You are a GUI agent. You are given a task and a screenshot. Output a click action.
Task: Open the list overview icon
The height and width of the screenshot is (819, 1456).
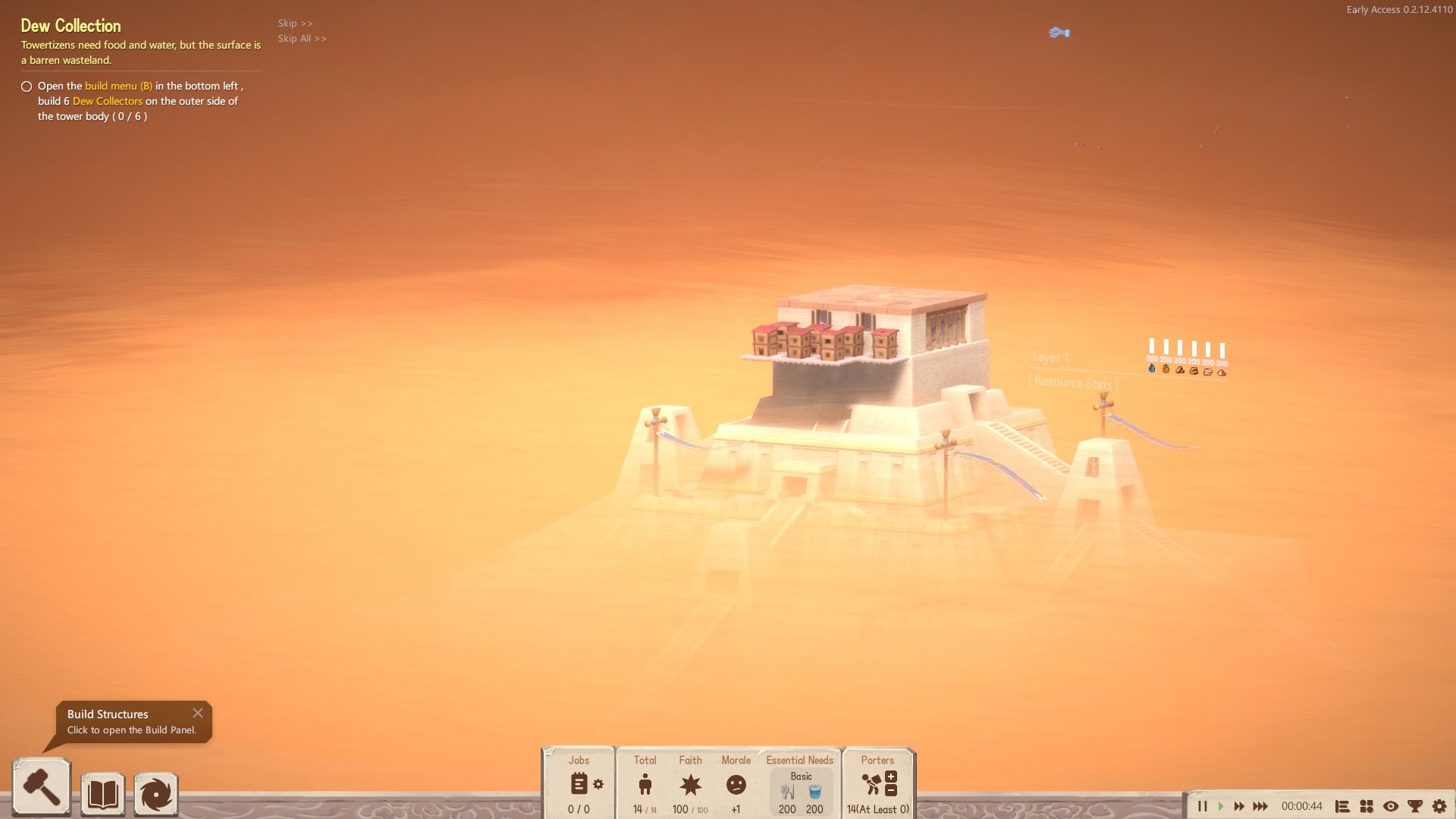click(1342, 806)
